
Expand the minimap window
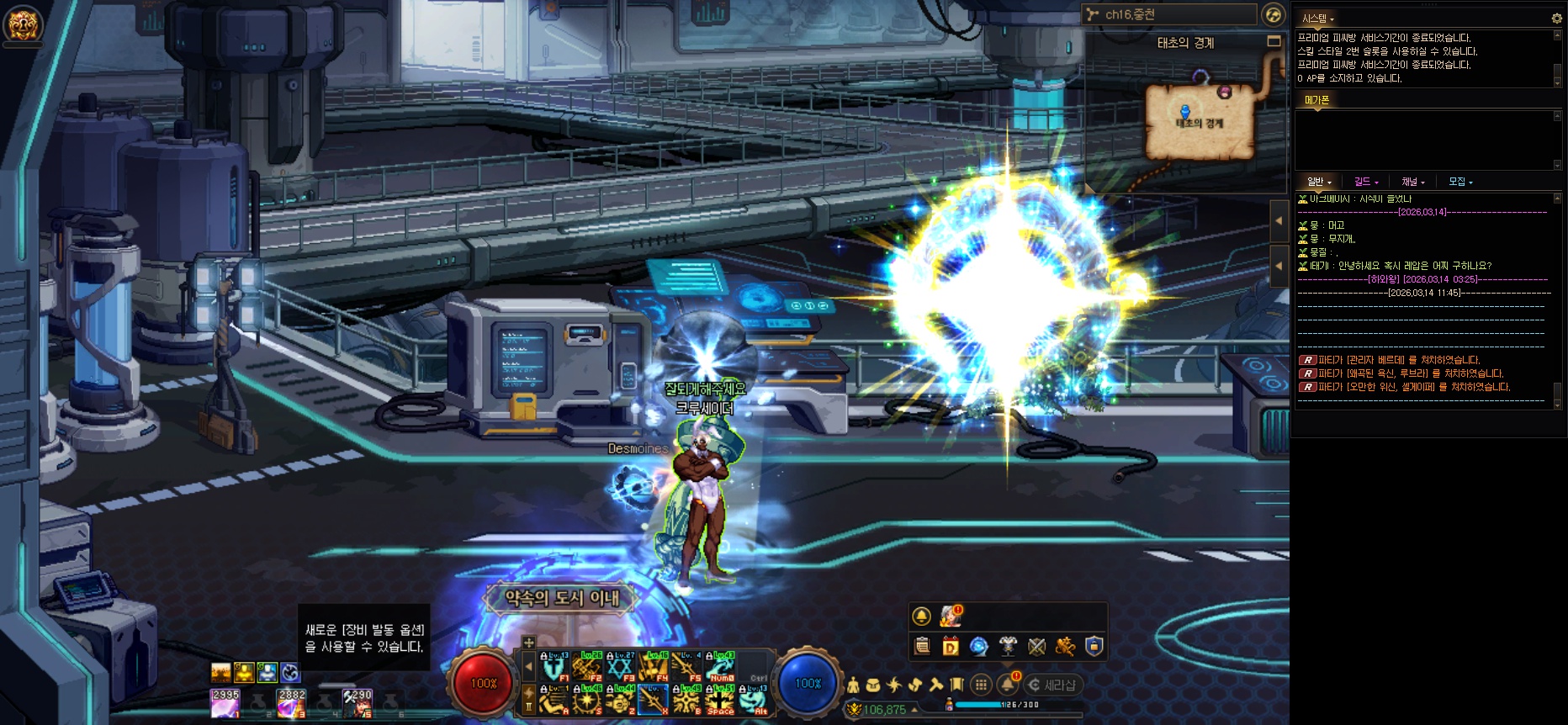pos(1274,41)
